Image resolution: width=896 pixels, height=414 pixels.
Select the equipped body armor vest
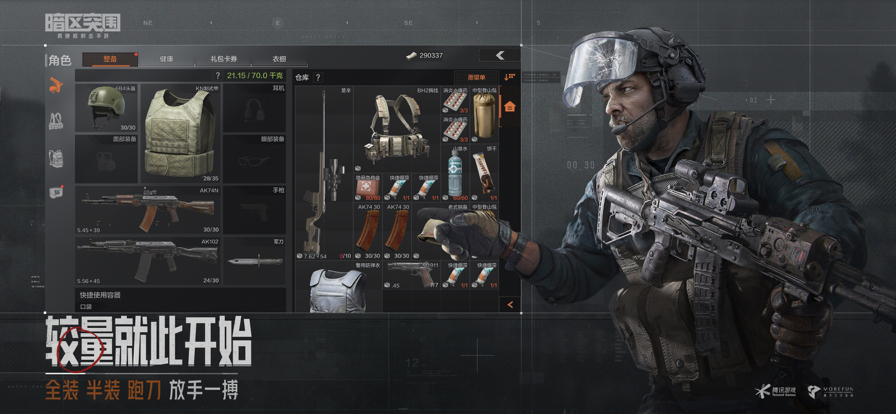179,130
